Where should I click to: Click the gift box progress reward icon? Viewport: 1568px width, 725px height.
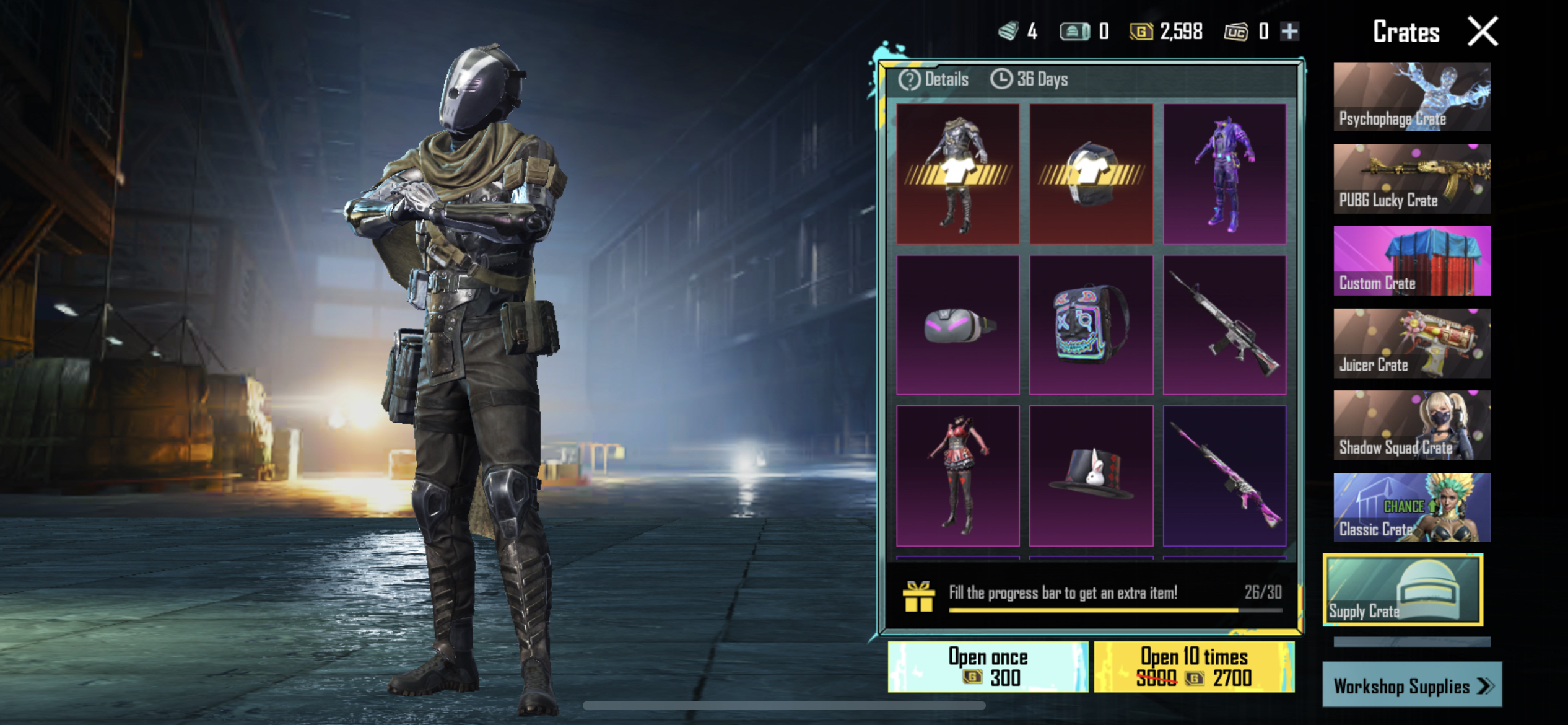918,597
